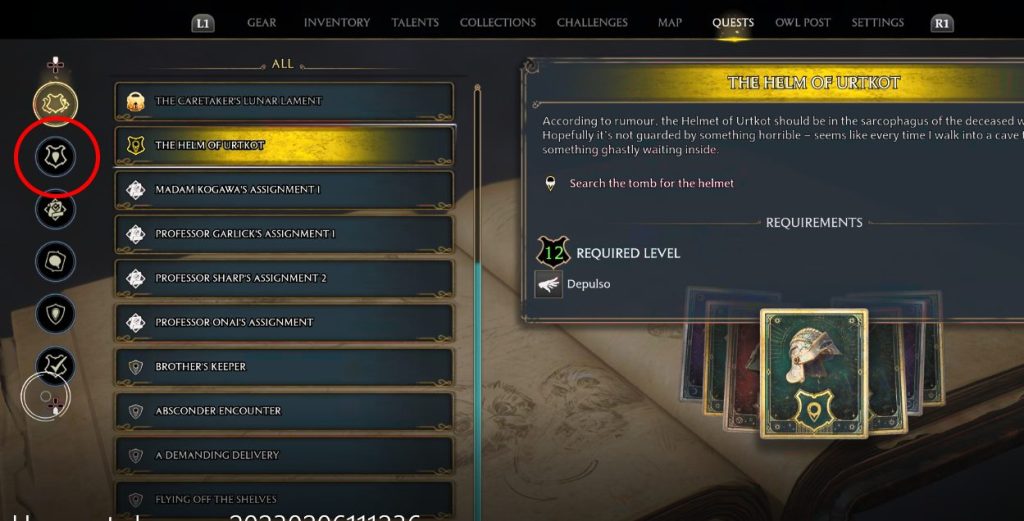Switch to the Inventory tab
Image resolution: width=1024 pixels, height=521 pixels.
pos(336,22)
